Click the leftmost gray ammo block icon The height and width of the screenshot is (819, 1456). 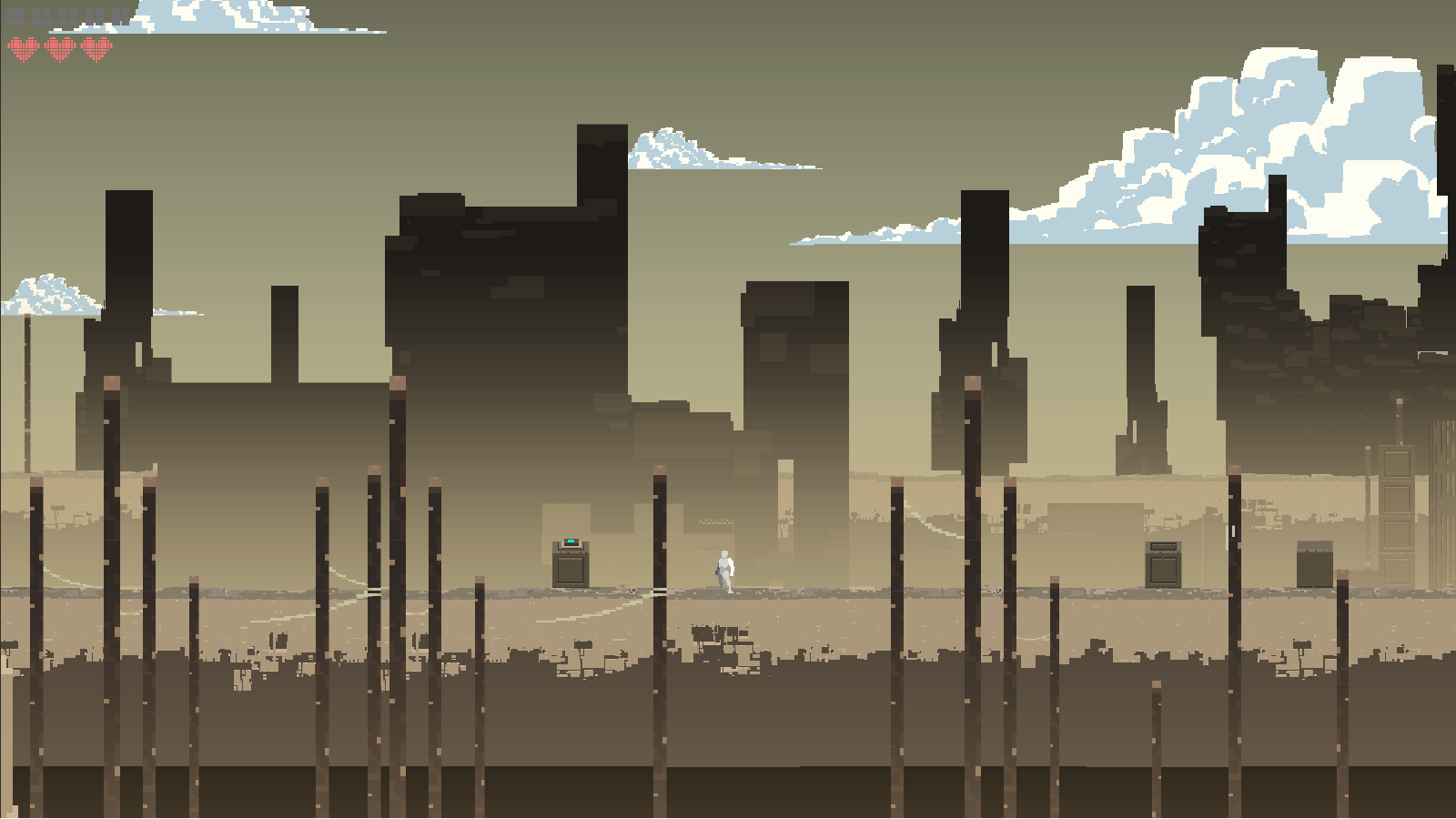15,16
